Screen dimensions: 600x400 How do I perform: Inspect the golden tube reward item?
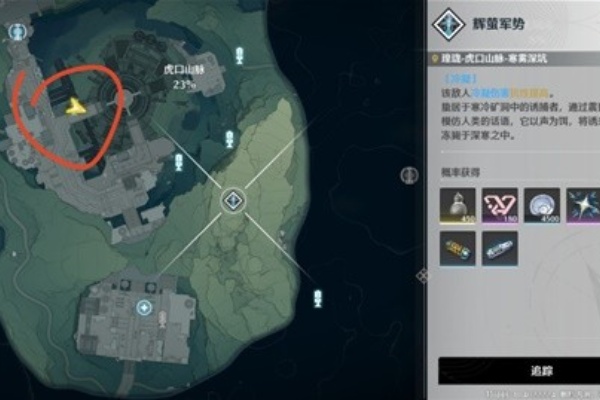tap(457, 248)
